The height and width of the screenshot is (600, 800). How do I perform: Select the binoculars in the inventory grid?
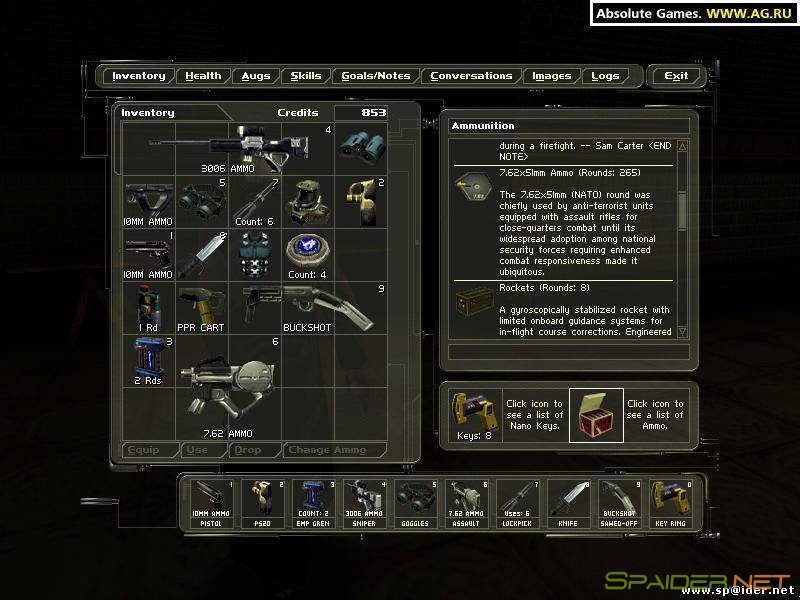click(x=360, y=146)
